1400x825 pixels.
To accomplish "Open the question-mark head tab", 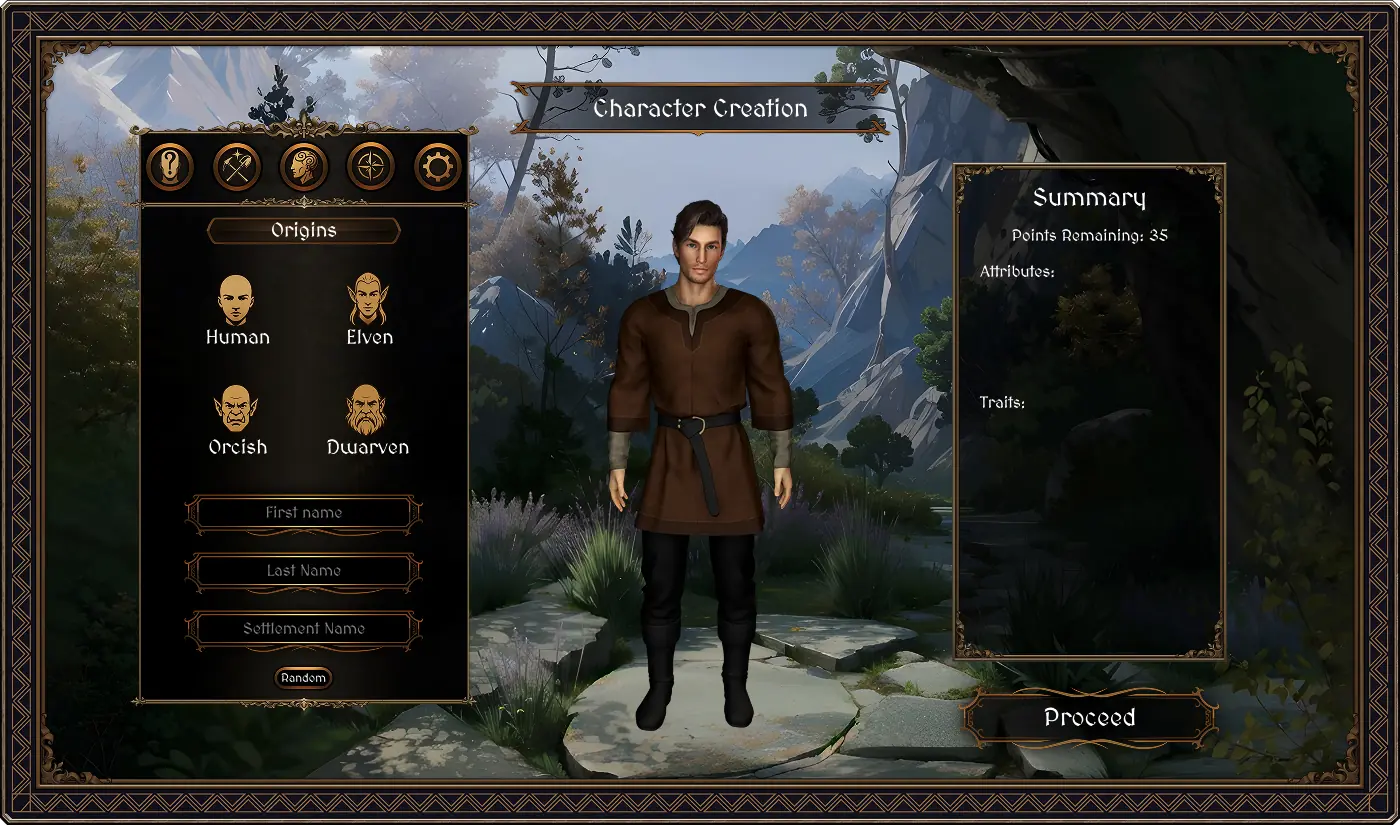I will (x=170, y=167).
